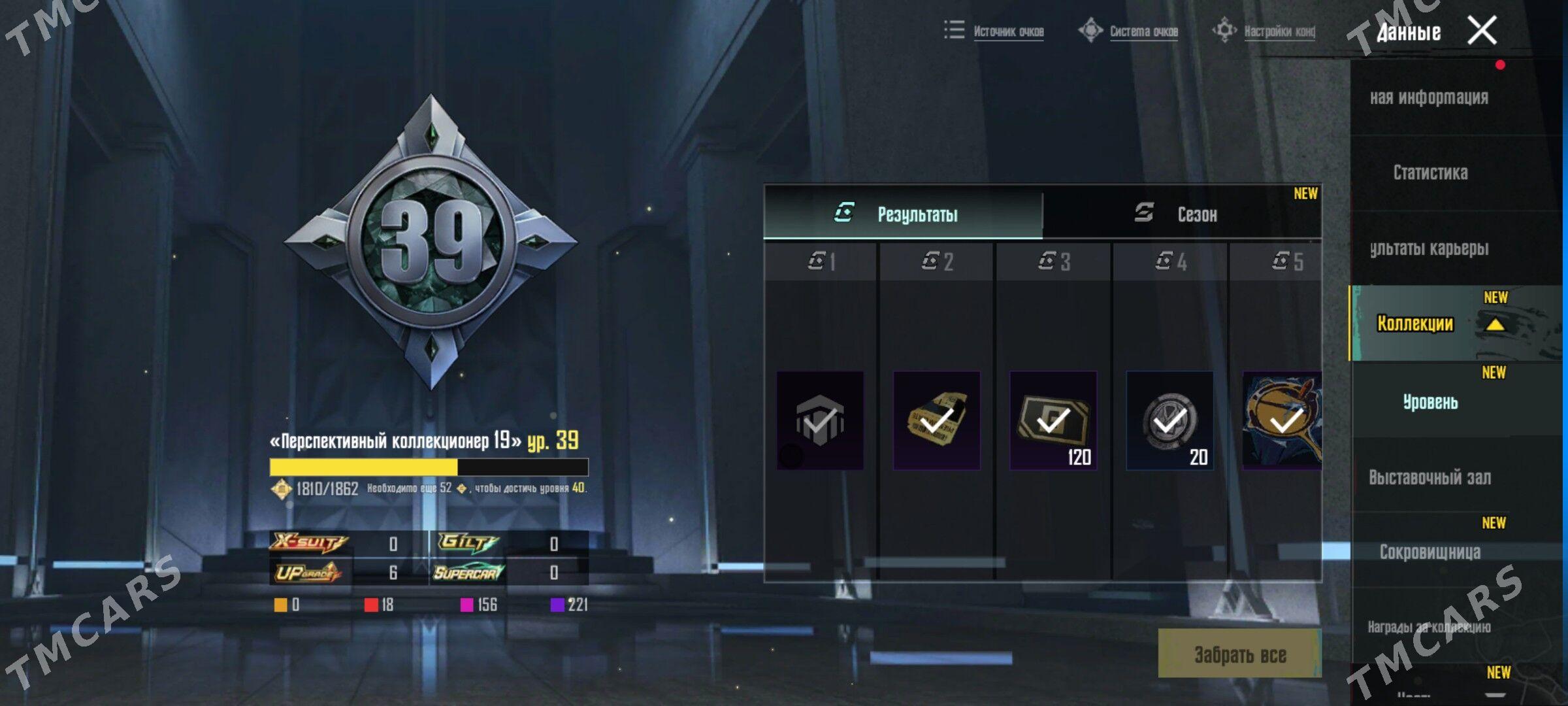Switch to the Сезон tab
The image size is (1568, 706).
(x=1181, y=214)
